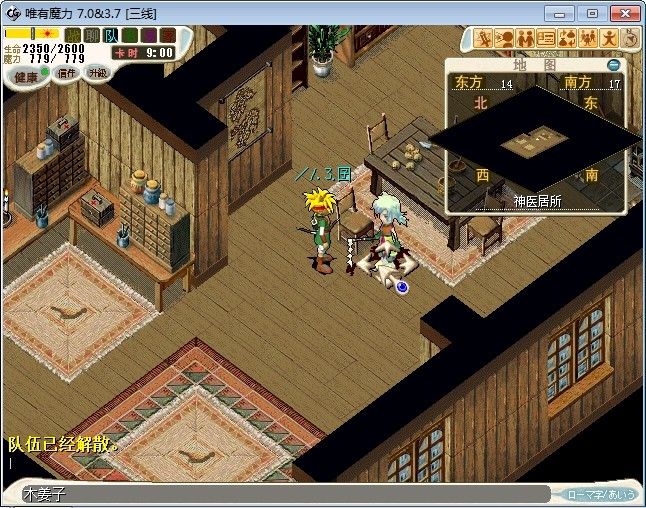Focus the chat input box at the bottom

[x=280, y=494]
